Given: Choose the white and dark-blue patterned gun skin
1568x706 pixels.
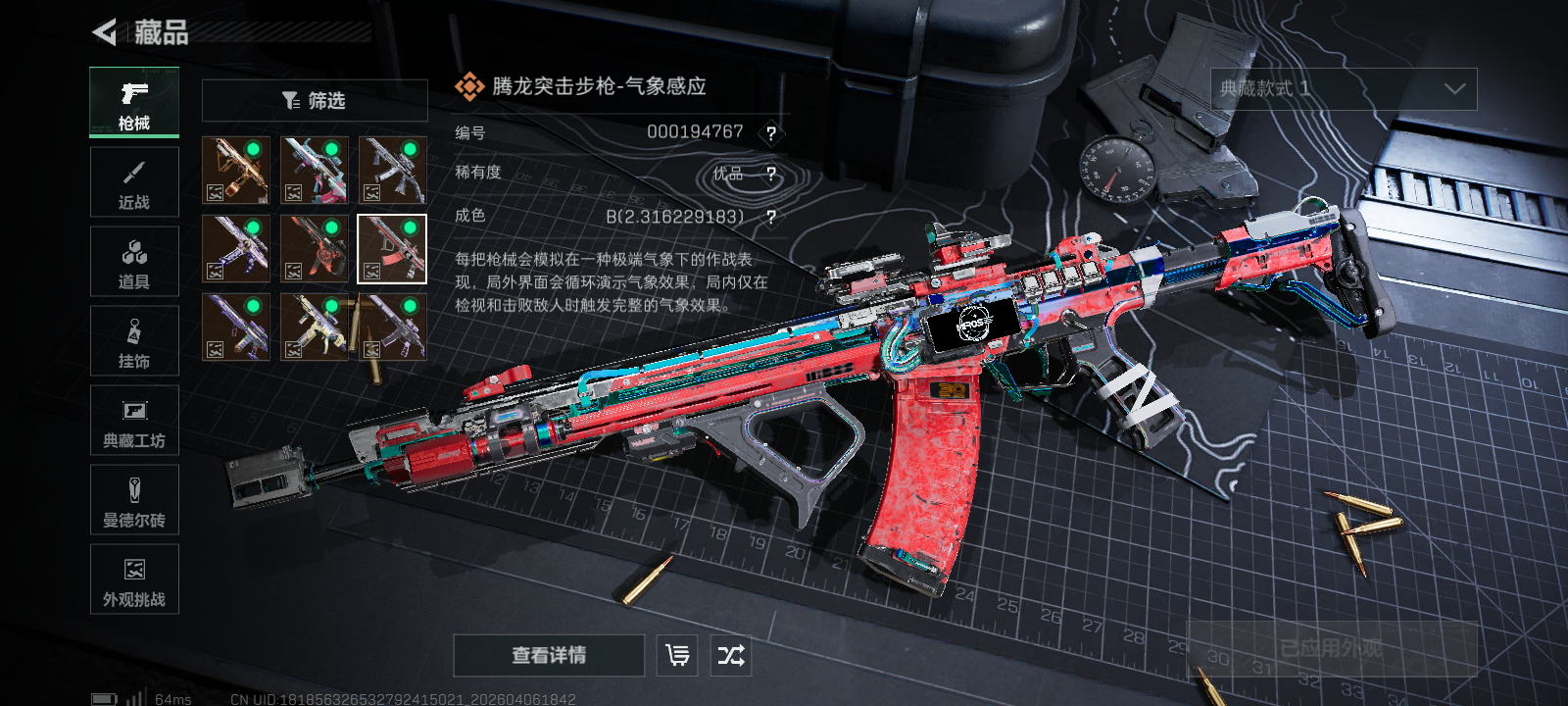Looking at the screenshot, I should (x=236, y=248).
